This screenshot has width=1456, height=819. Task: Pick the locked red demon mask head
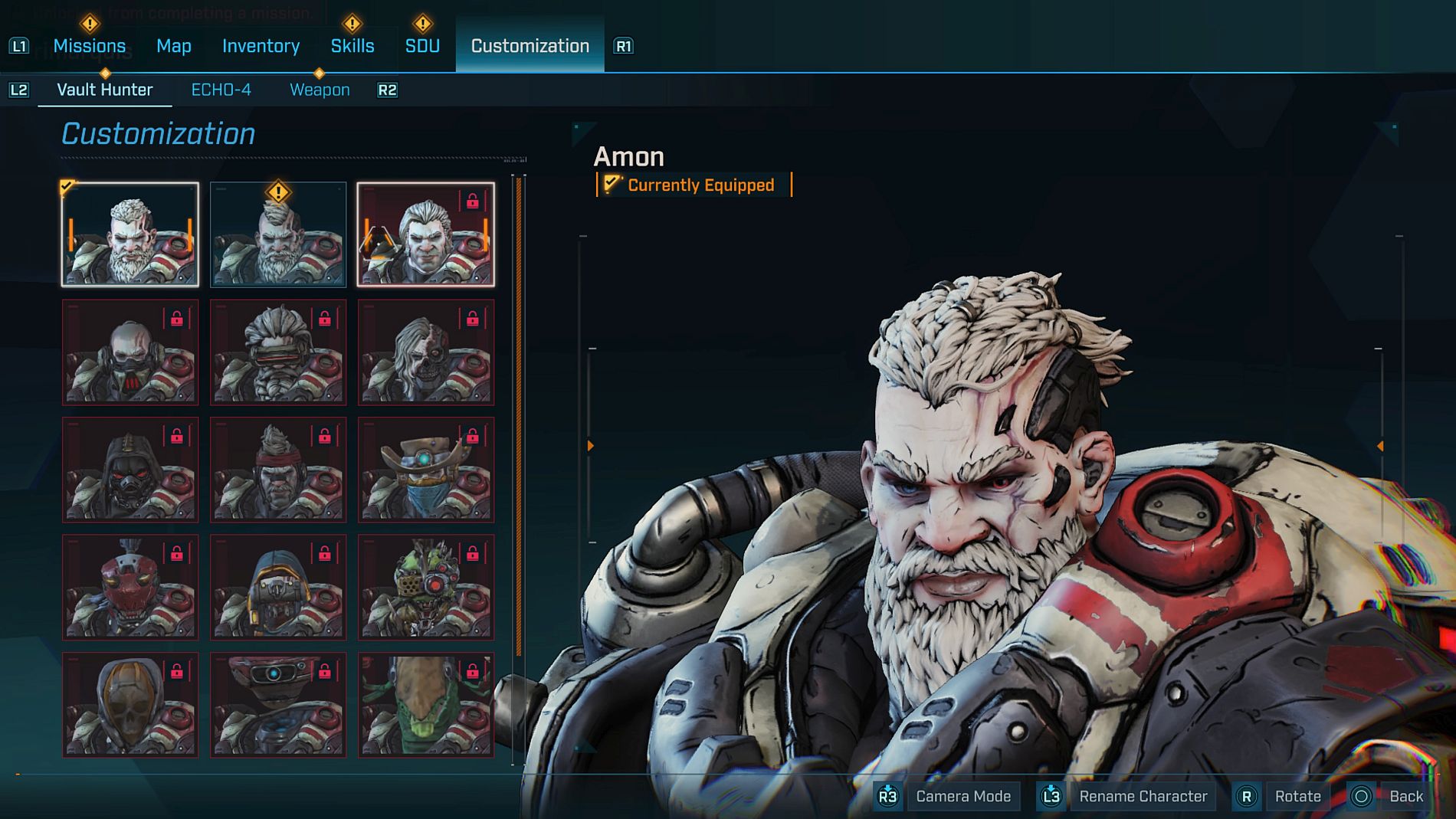(130, 588)
